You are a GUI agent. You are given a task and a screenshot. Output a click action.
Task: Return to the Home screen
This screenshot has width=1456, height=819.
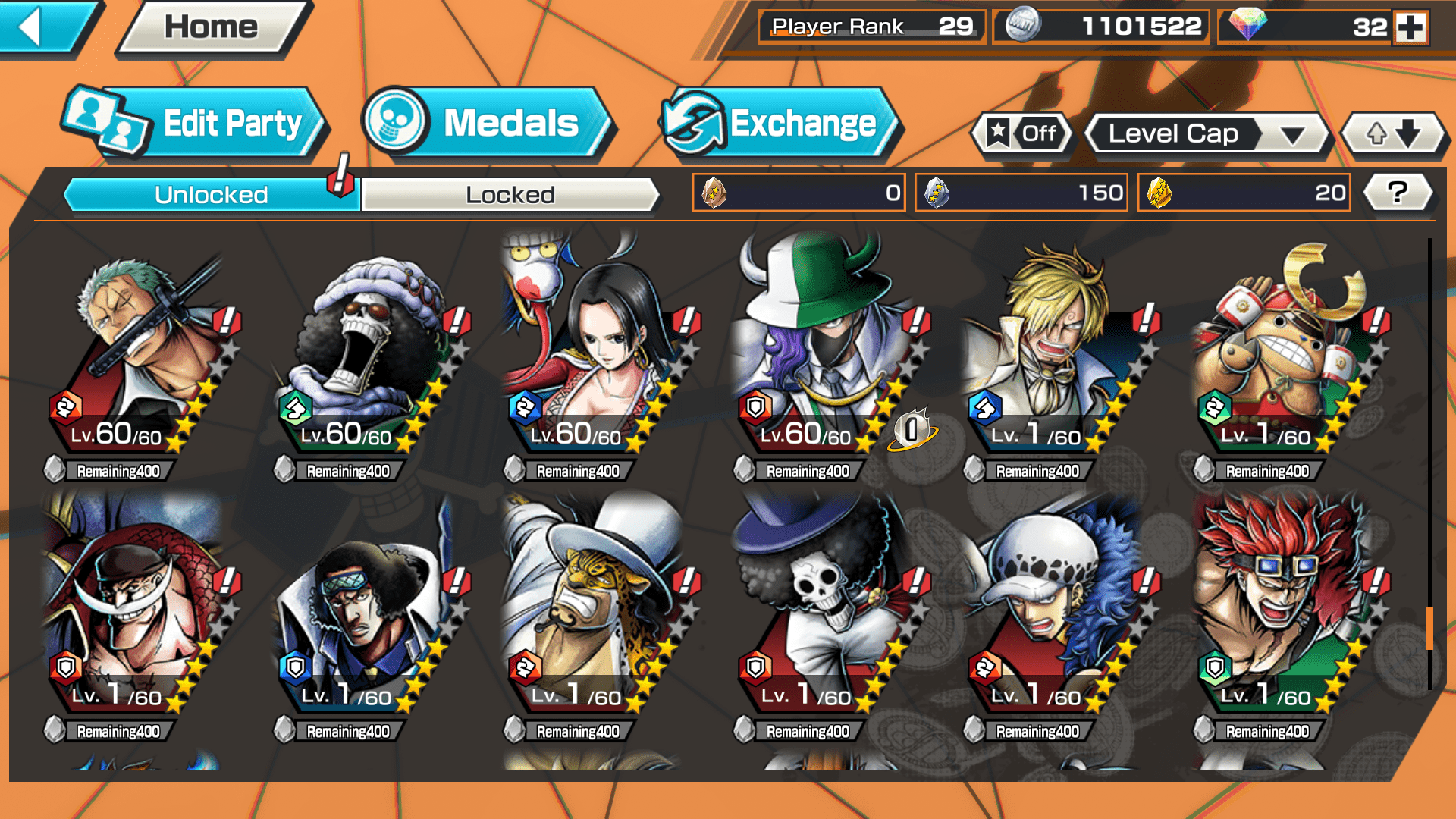211,27
